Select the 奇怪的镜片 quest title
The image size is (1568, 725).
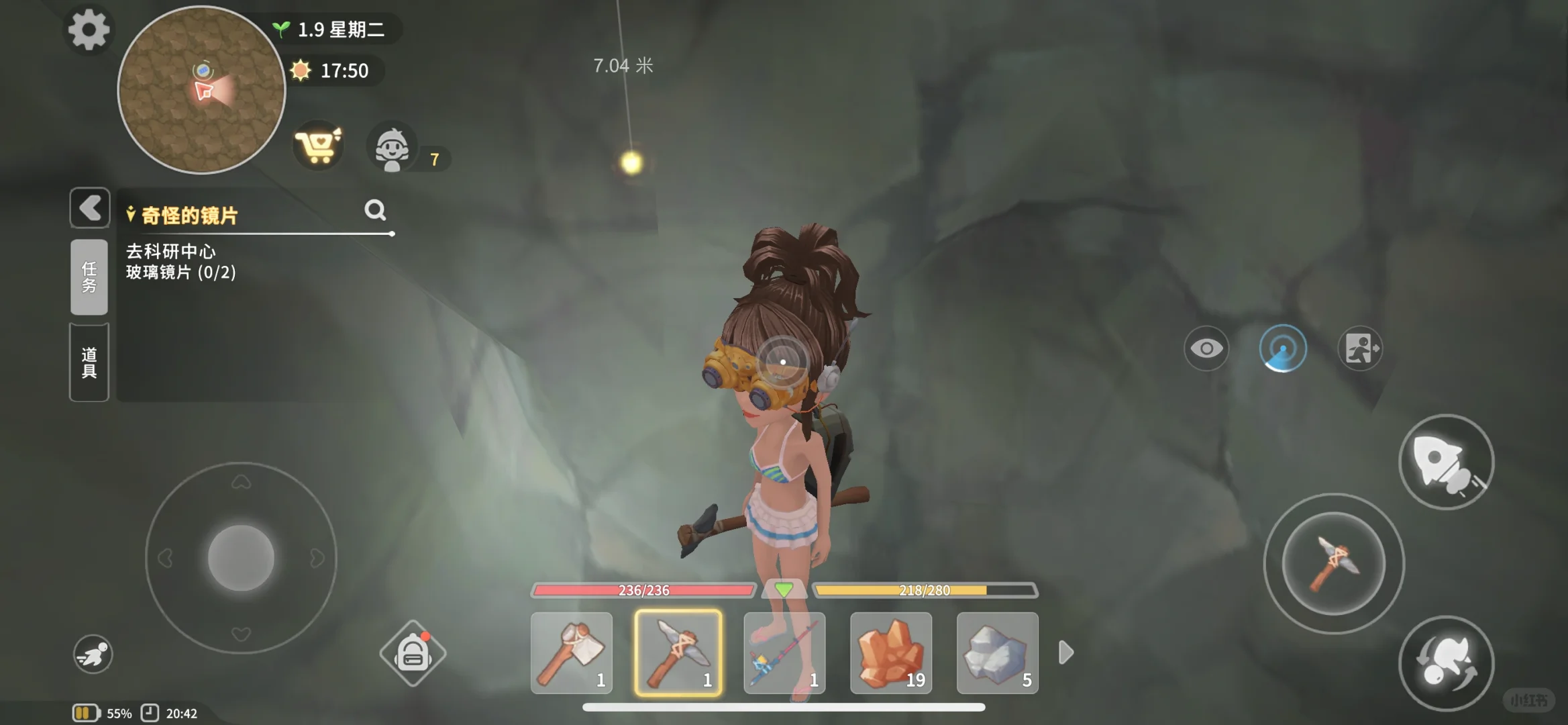click(189, 215)
